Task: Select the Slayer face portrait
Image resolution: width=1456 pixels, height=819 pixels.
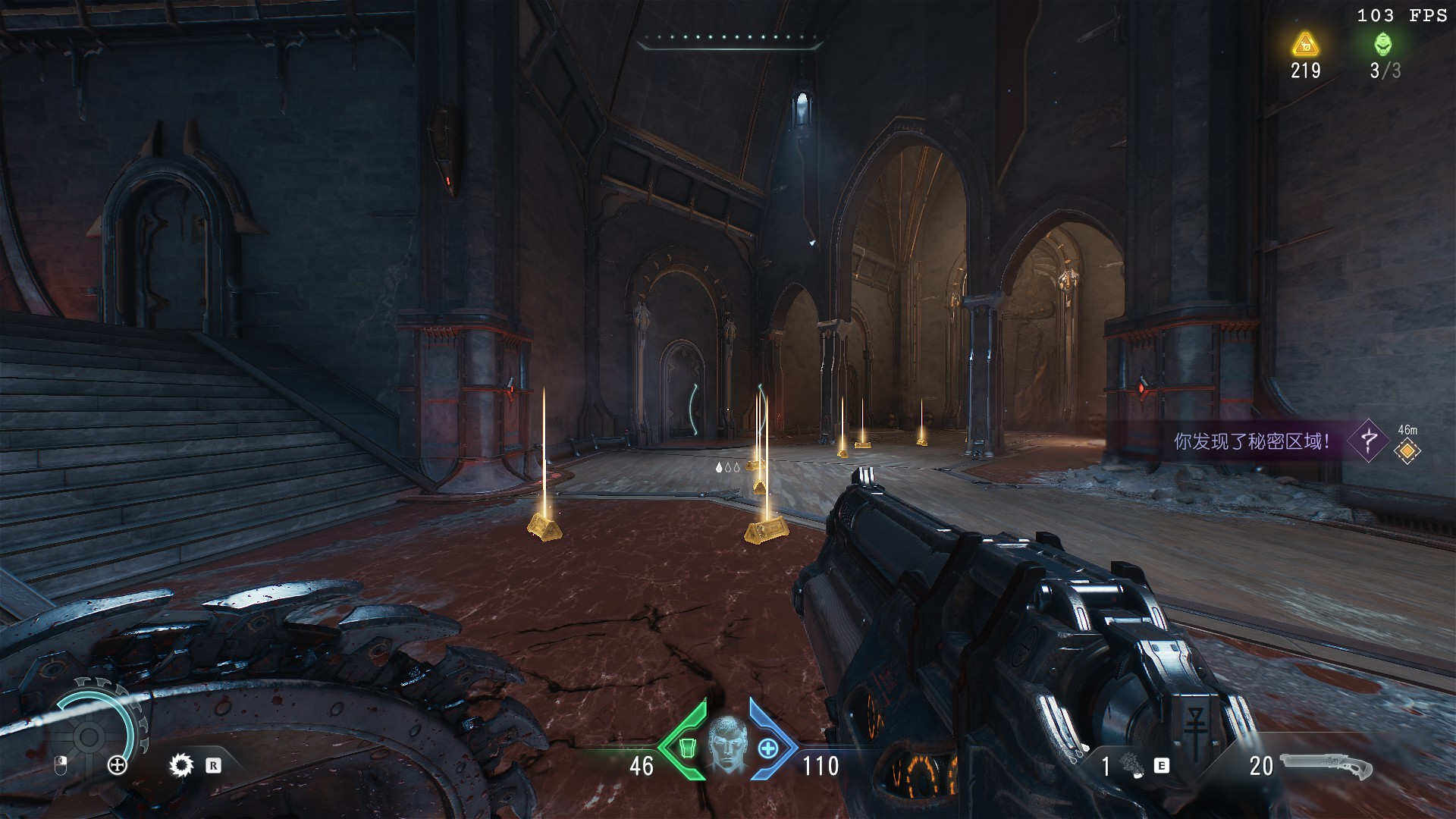Action: 727,745
